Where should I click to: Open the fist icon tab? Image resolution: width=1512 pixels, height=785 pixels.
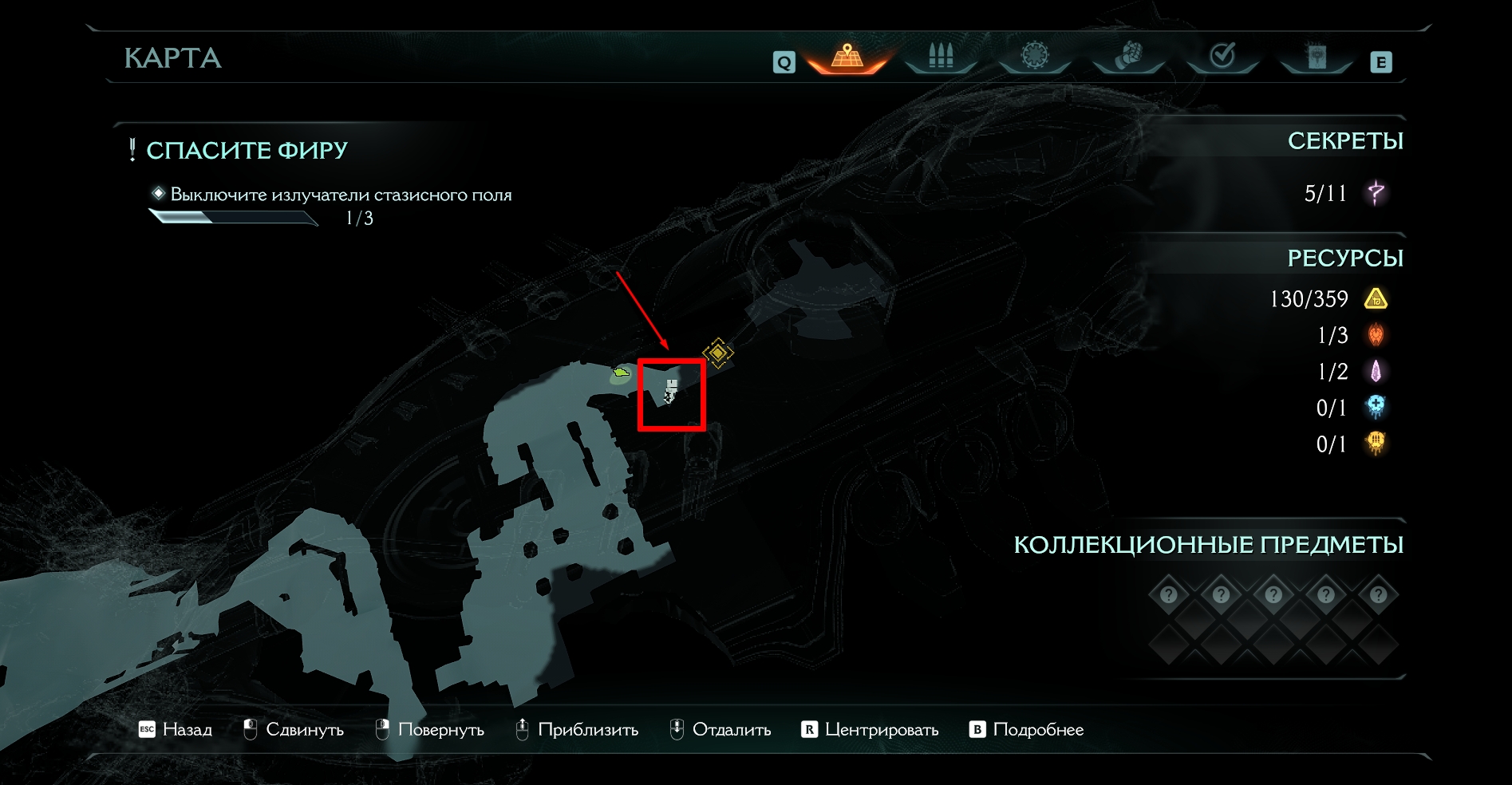click(1127, 57)
